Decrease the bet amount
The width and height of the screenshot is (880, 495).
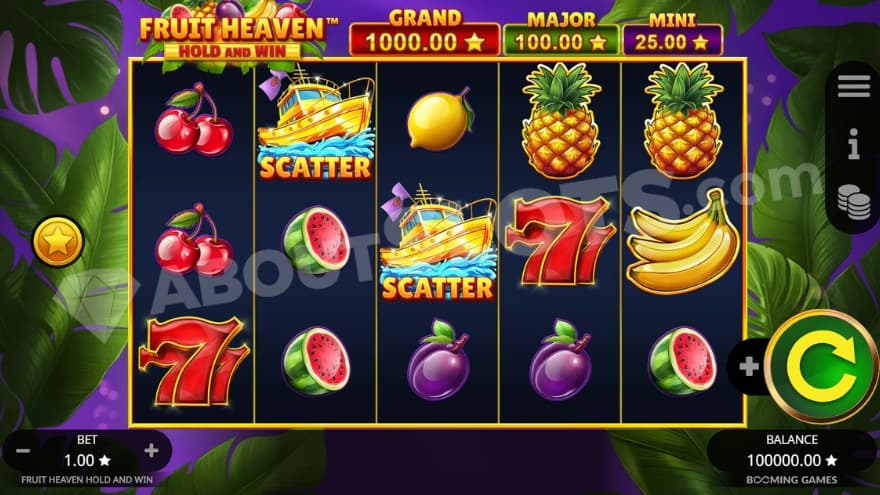23,451
